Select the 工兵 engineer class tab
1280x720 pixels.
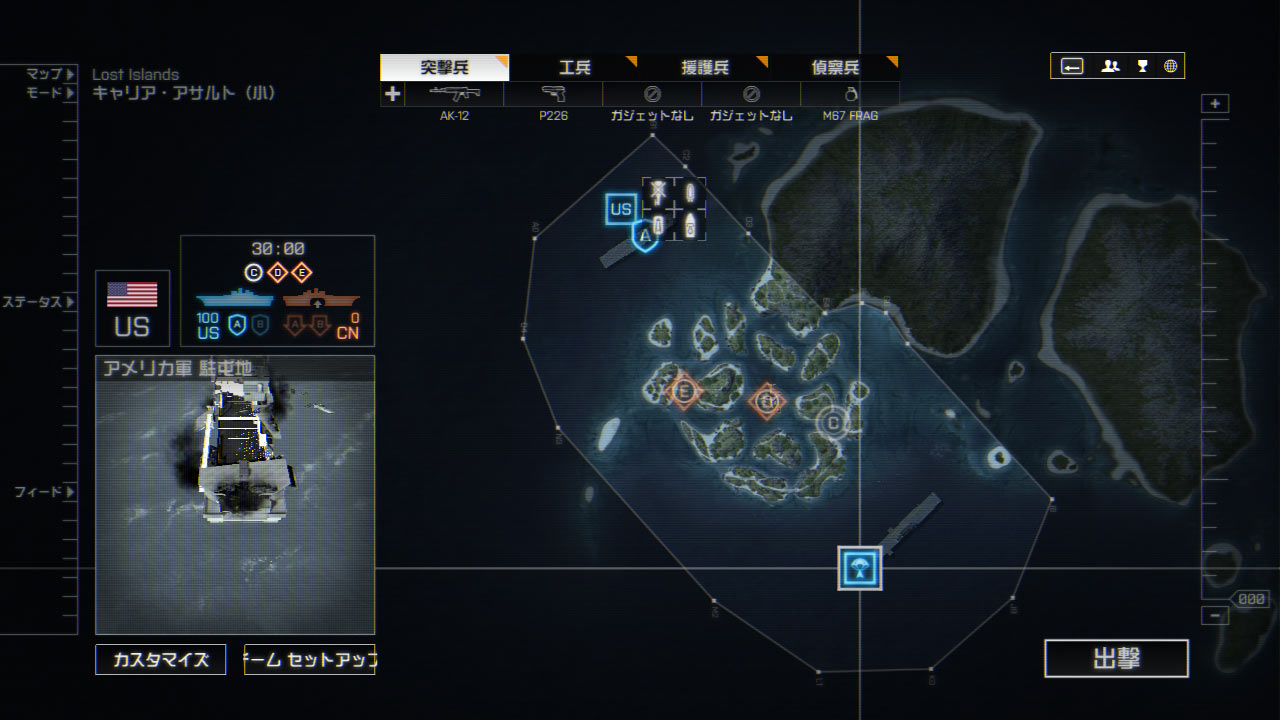(x=575, y=68)
